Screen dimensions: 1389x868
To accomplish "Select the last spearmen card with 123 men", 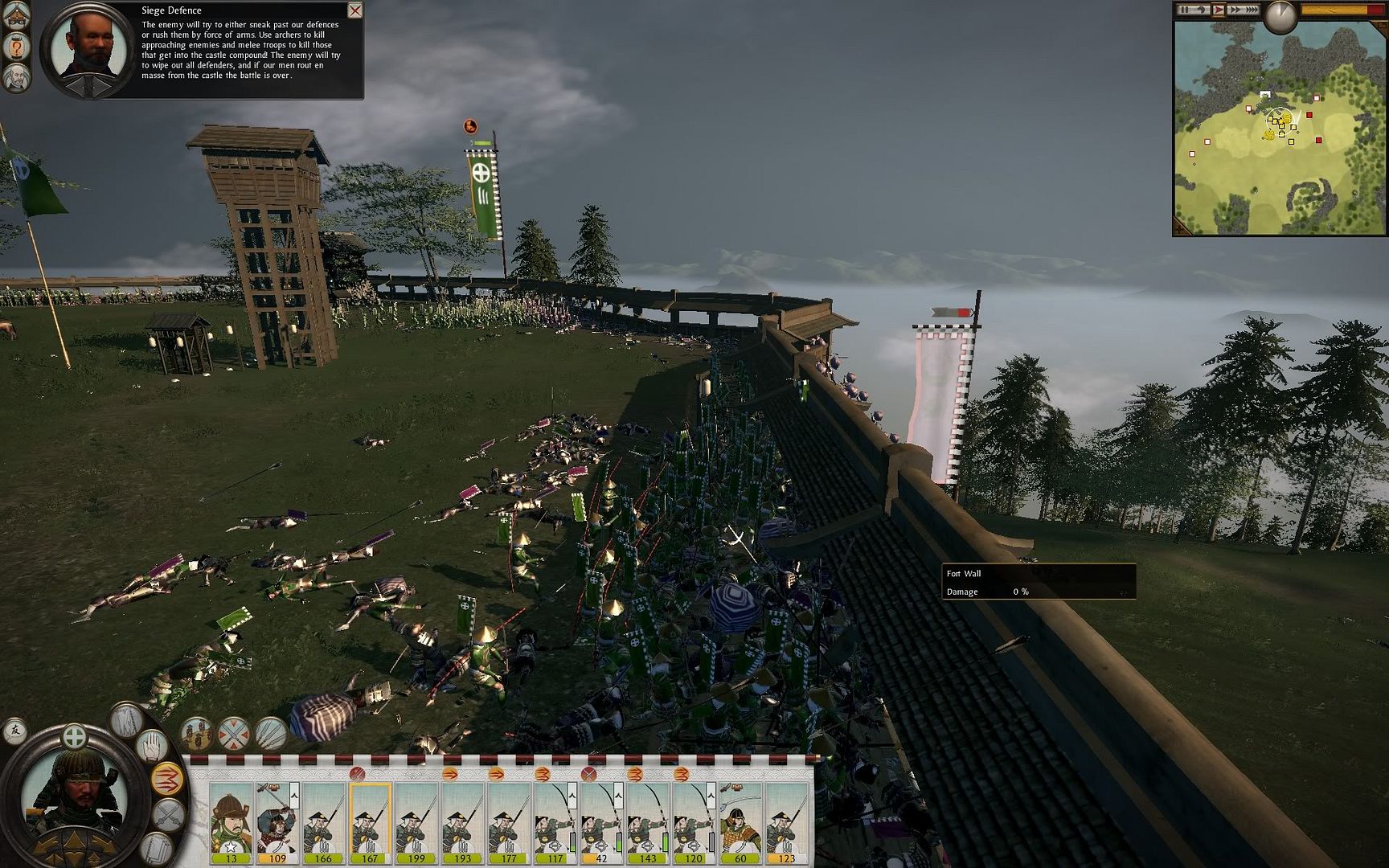I will pos(786,821).
